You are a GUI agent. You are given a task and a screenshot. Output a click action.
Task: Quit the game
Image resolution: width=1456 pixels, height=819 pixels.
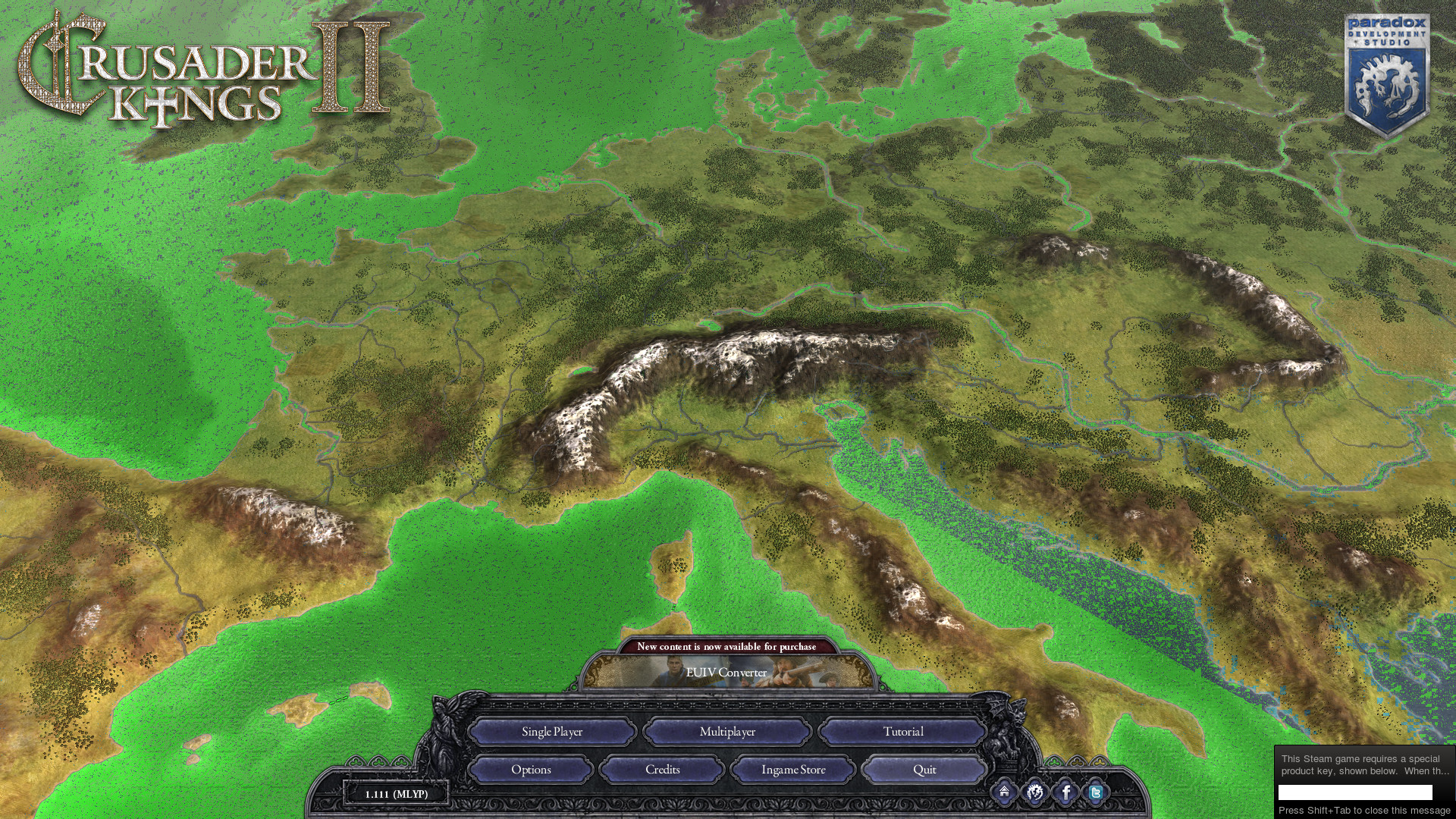[924, 770]
